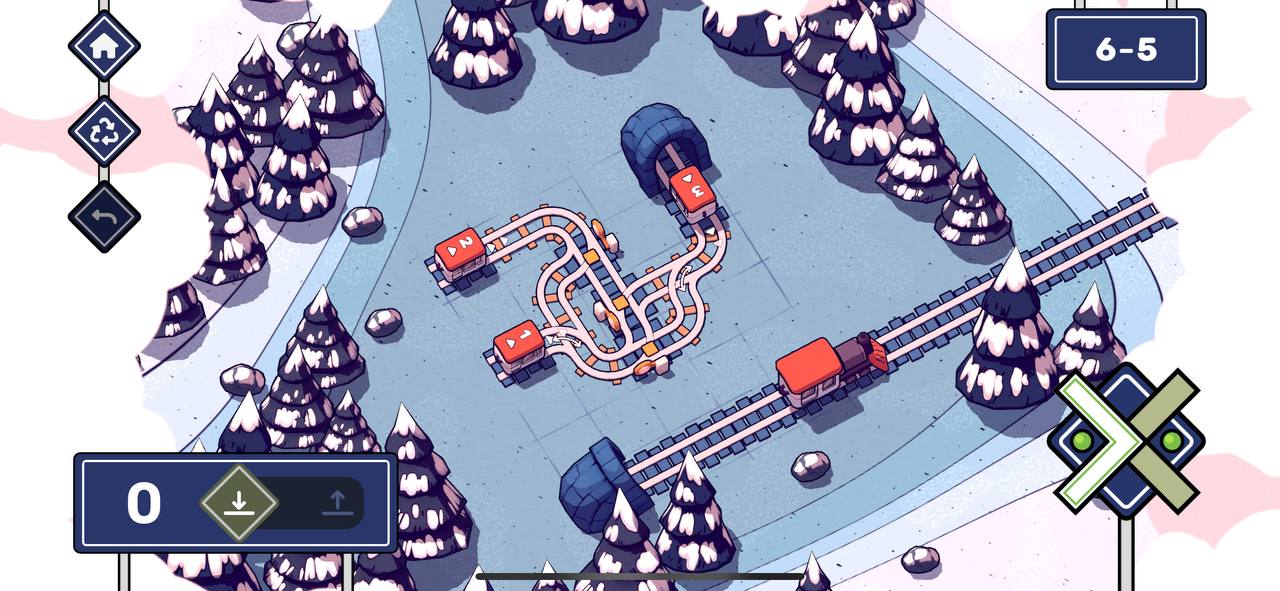
Task: Return to the home menu
Action: tap(104, 45)
